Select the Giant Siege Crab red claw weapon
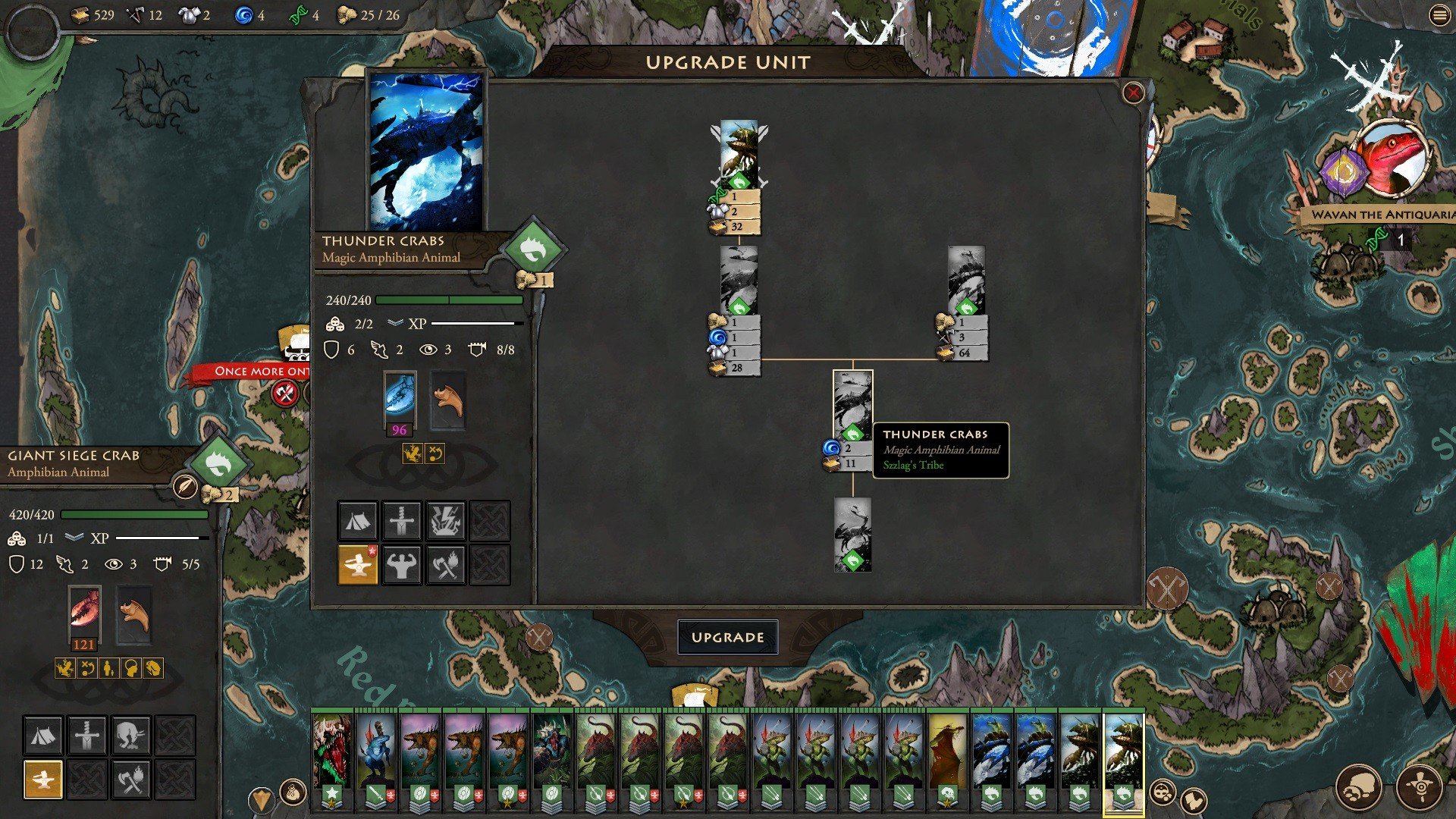The image size is (1456, 819). tap(84, 611)
